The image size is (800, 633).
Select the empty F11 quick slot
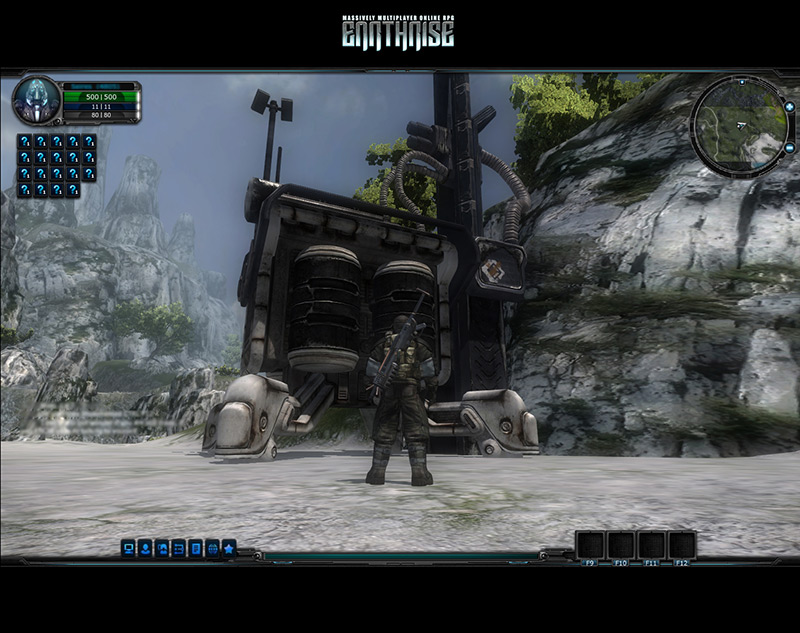(652, 545)
